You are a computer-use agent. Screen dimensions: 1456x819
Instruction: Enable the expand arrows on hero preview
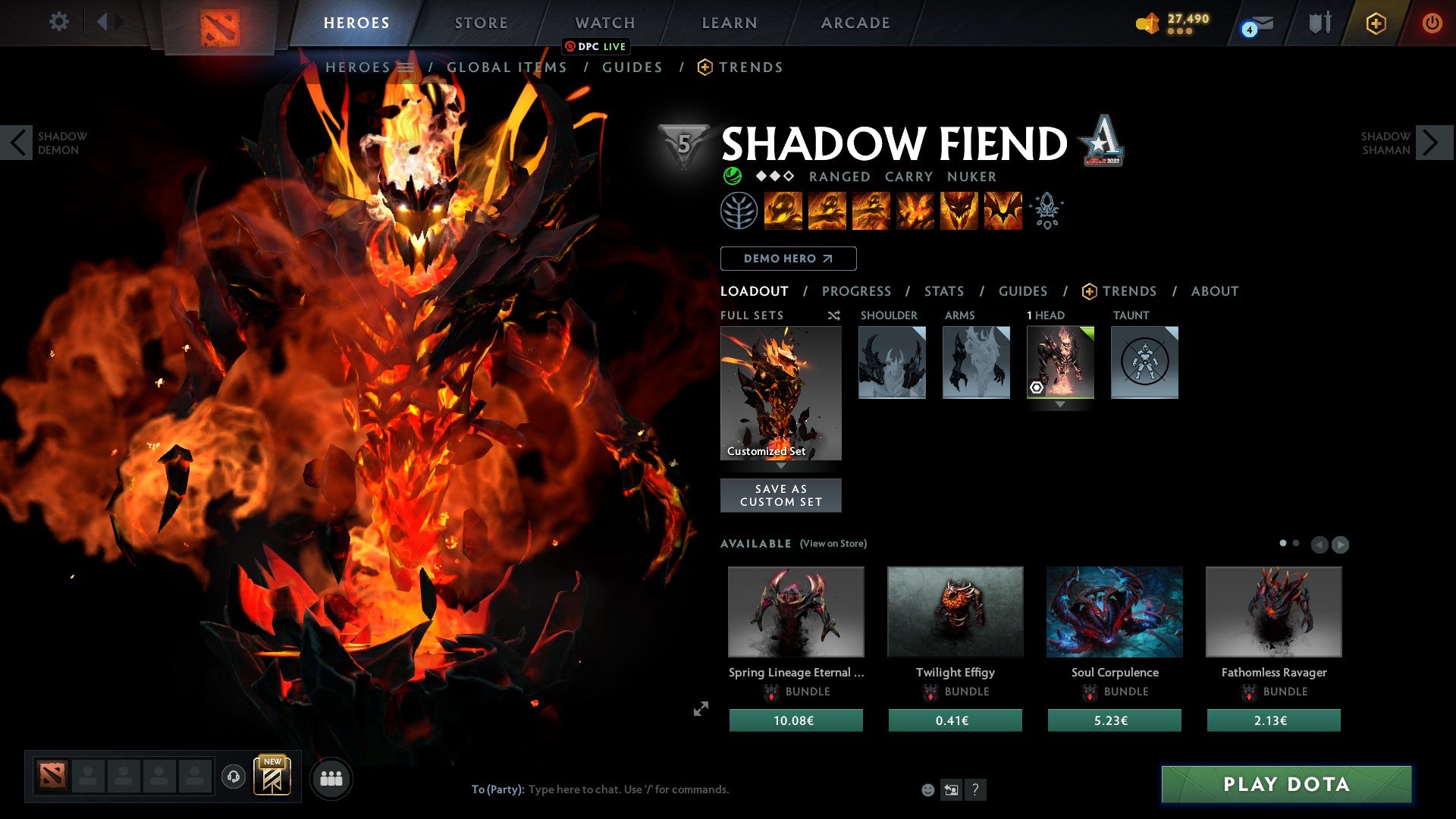[x=701, y=710]
